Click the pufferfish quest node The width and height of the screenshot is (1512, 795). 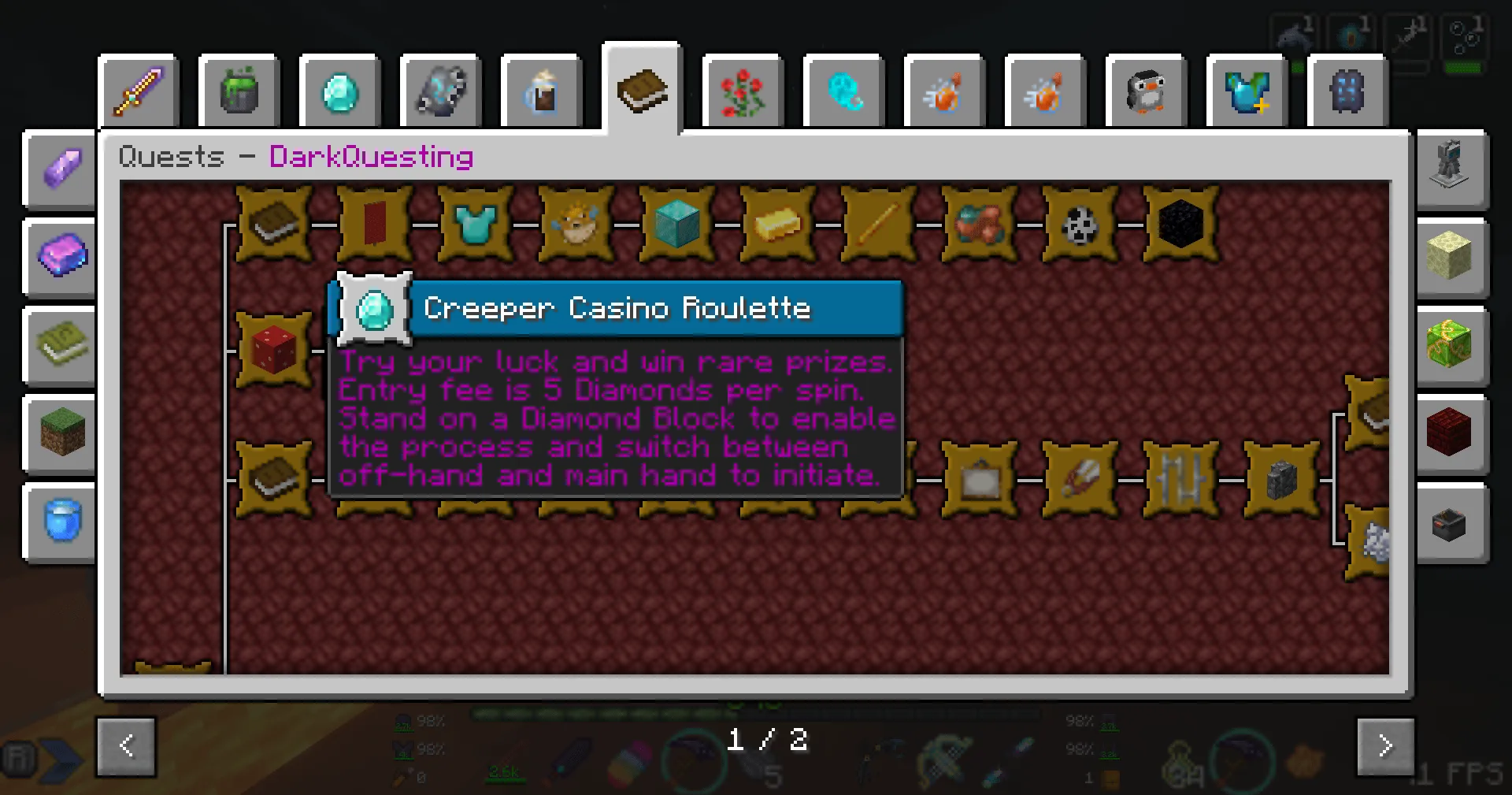576,225
